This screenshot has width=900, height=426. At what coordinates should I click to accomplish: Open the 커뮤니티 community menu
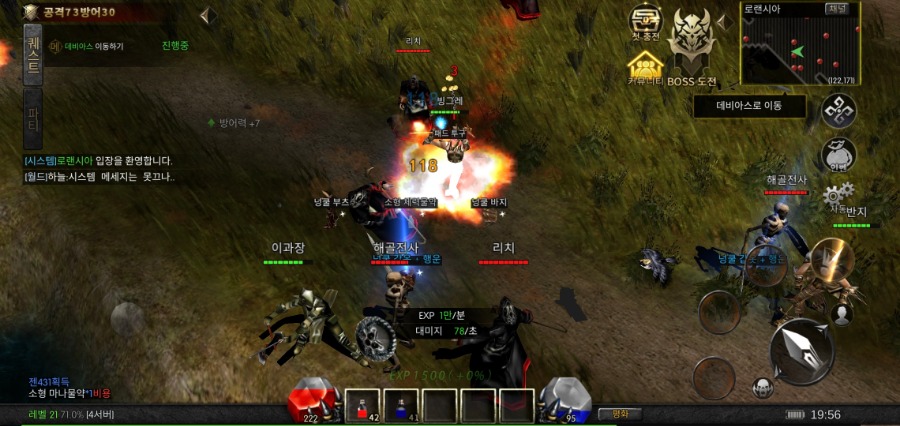(646, 68)
